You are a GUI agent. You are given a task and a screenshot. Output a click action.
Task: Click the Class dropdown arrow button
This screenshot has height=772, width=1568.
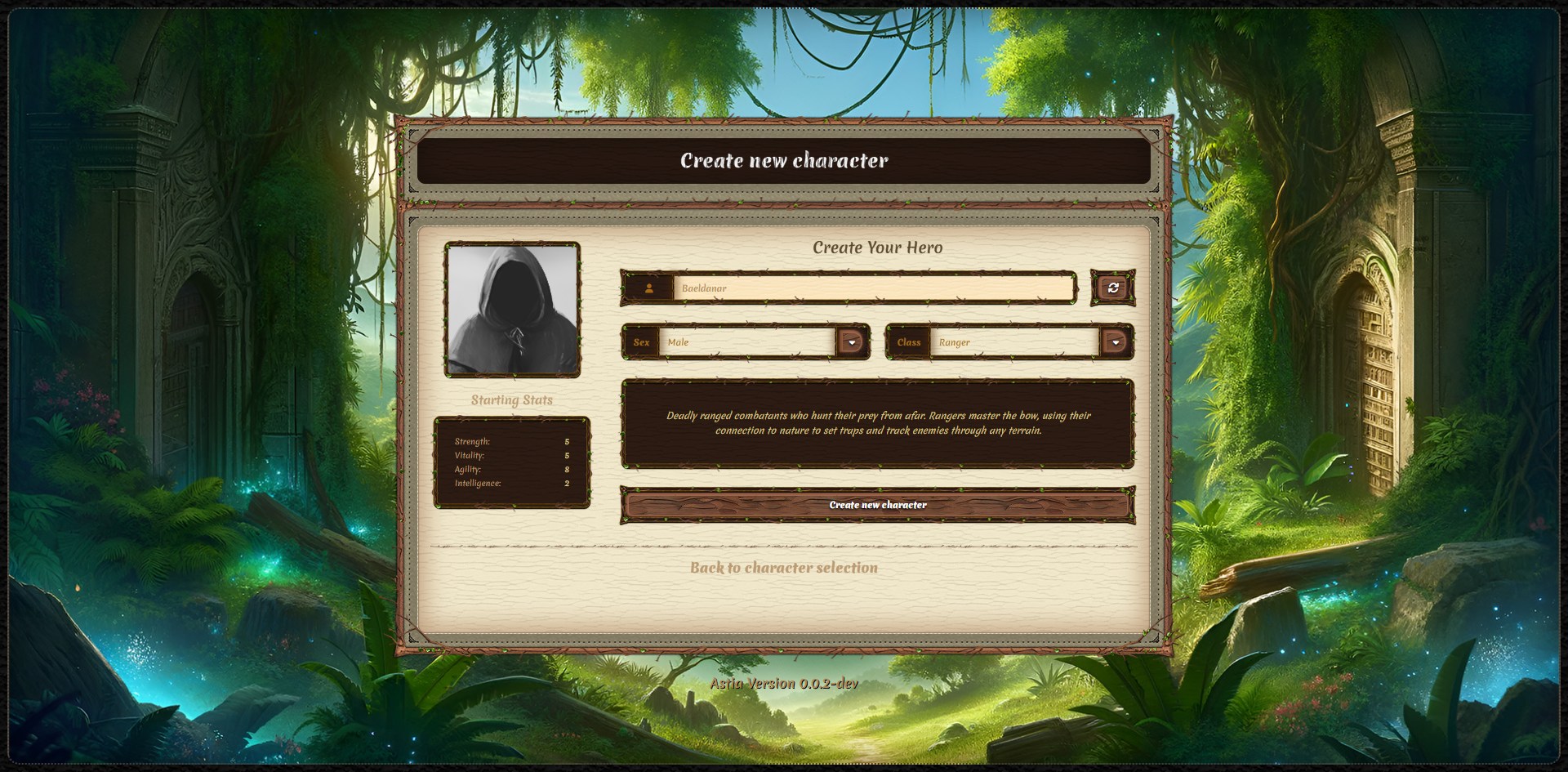pos(1116,342)
